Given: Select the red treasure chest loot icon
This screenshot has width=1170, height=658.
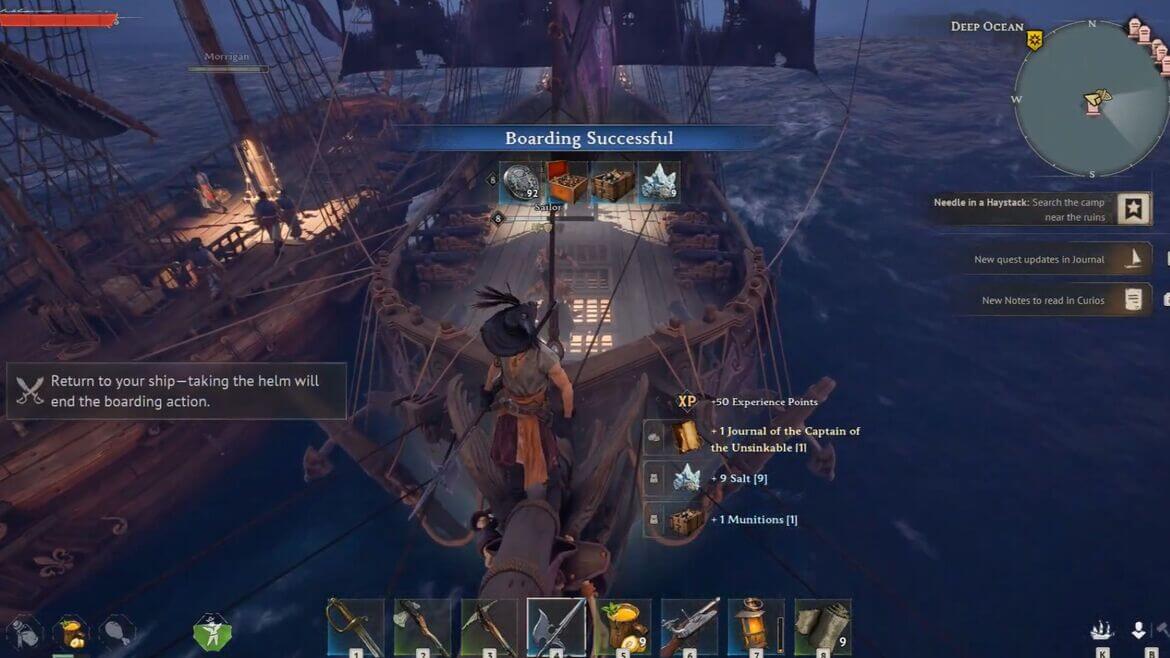Looking at the screenshot, I should coord(566,182).
